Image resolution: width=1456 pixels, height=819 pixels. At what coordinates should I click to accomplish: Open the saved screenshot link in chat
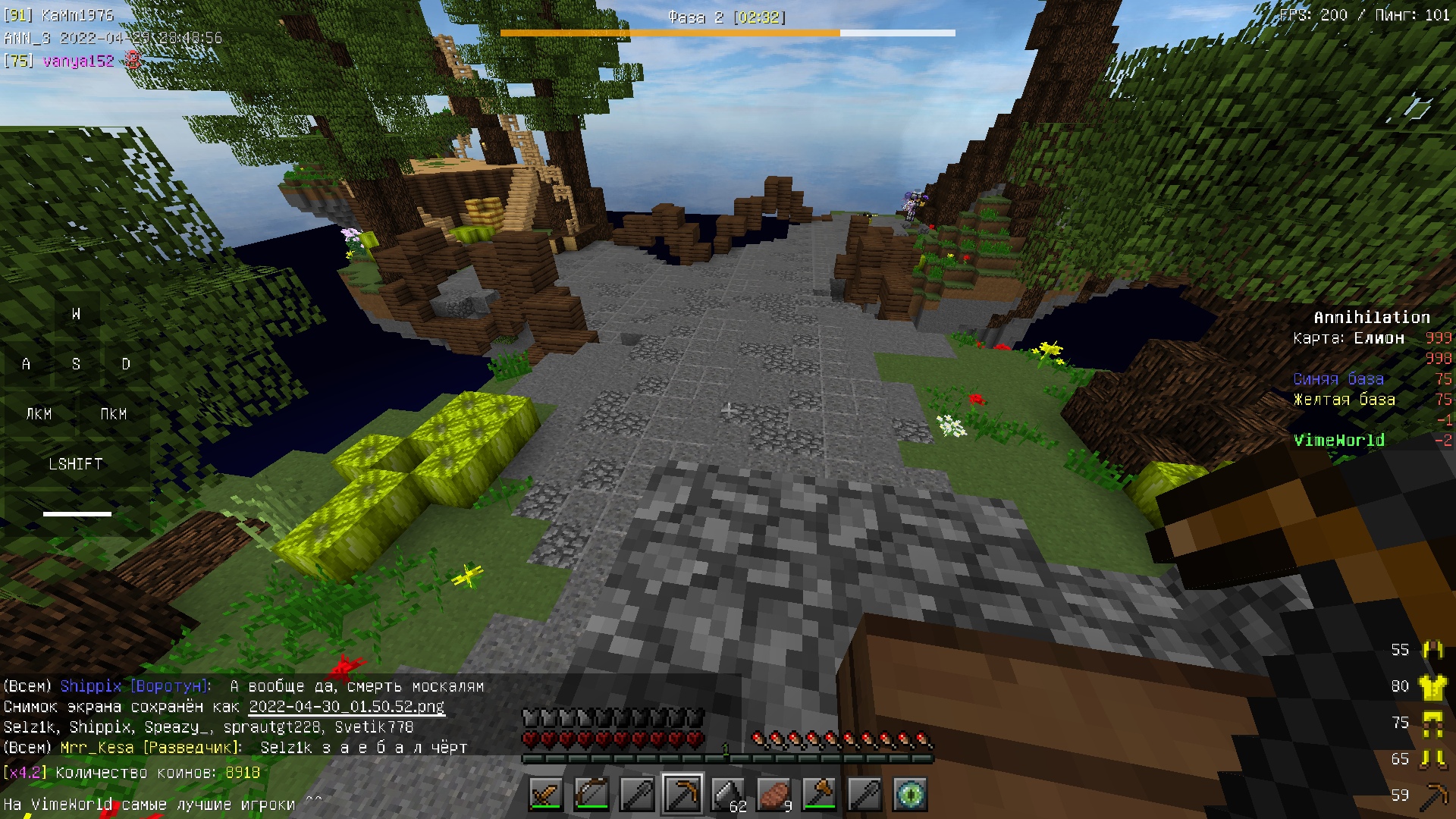click(347, 707)
